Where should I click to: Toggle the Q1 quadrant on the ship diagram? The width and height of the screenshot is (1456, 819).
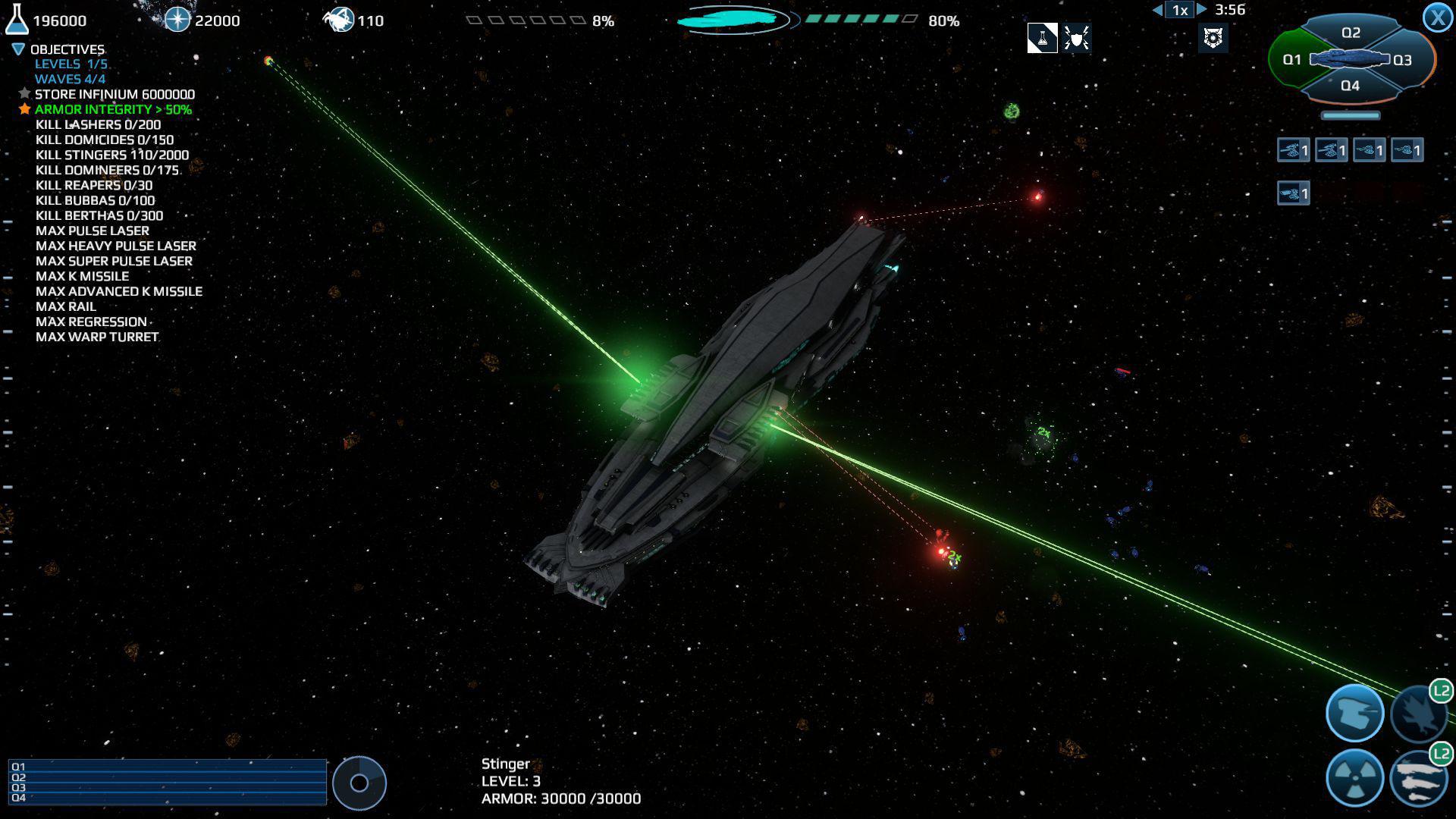[1291, 58]
